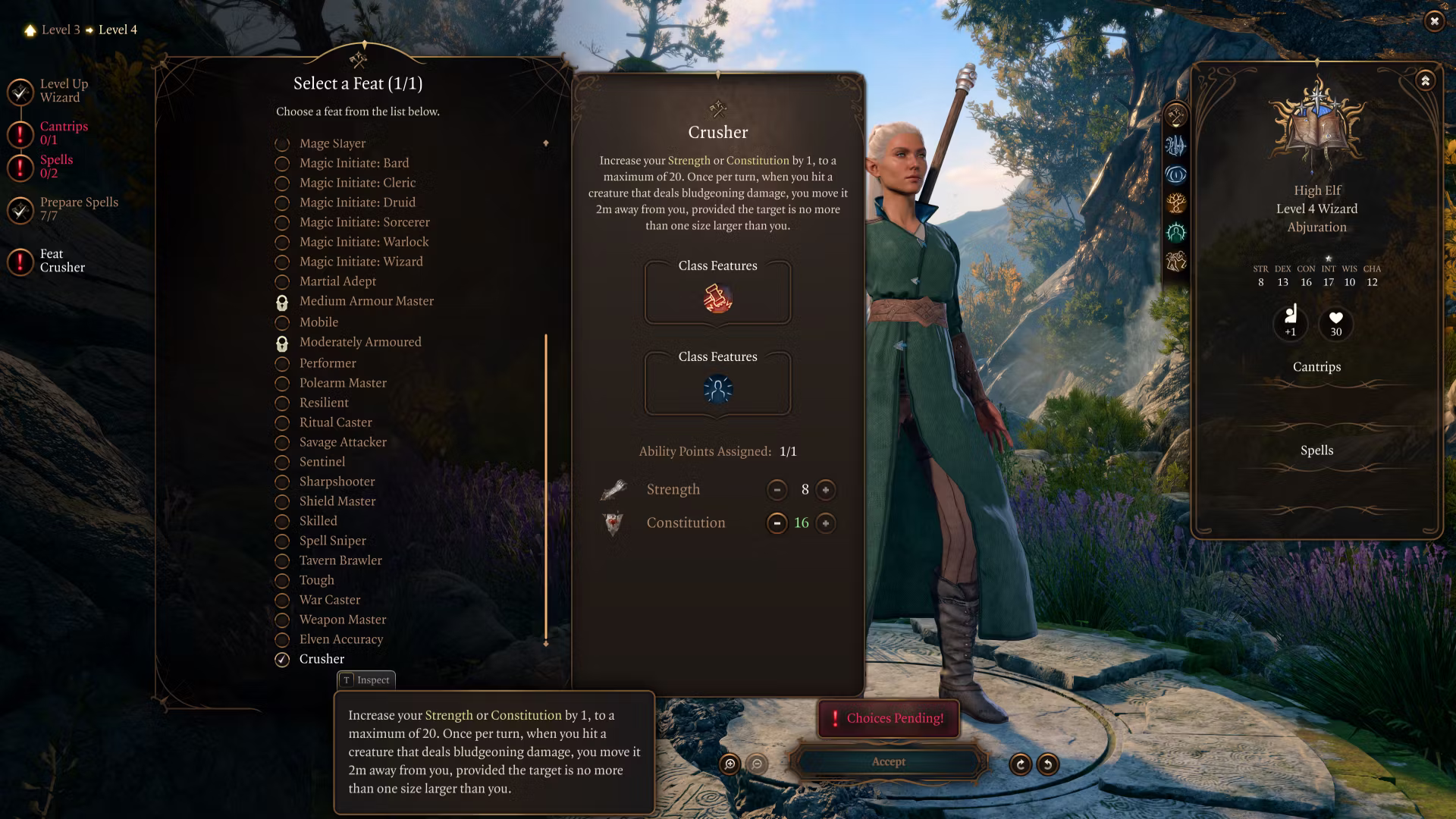The height and width of the screenshot is (819, 1456).
Task: Open the Cantrips selection step
Action: point(63,133)
